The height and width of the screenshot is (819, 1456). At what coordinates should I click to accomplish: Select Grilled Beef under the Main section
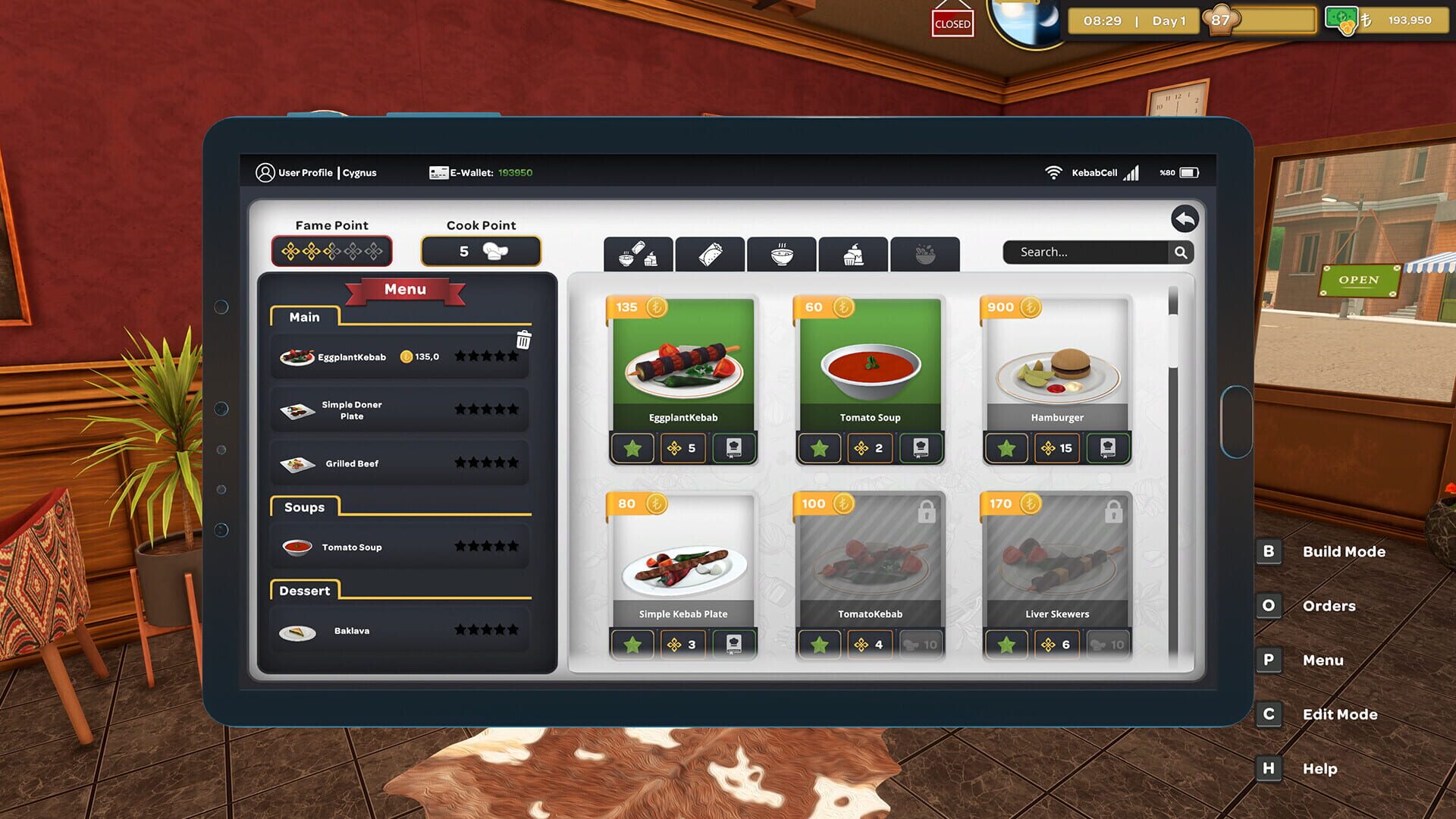[353, 463]
